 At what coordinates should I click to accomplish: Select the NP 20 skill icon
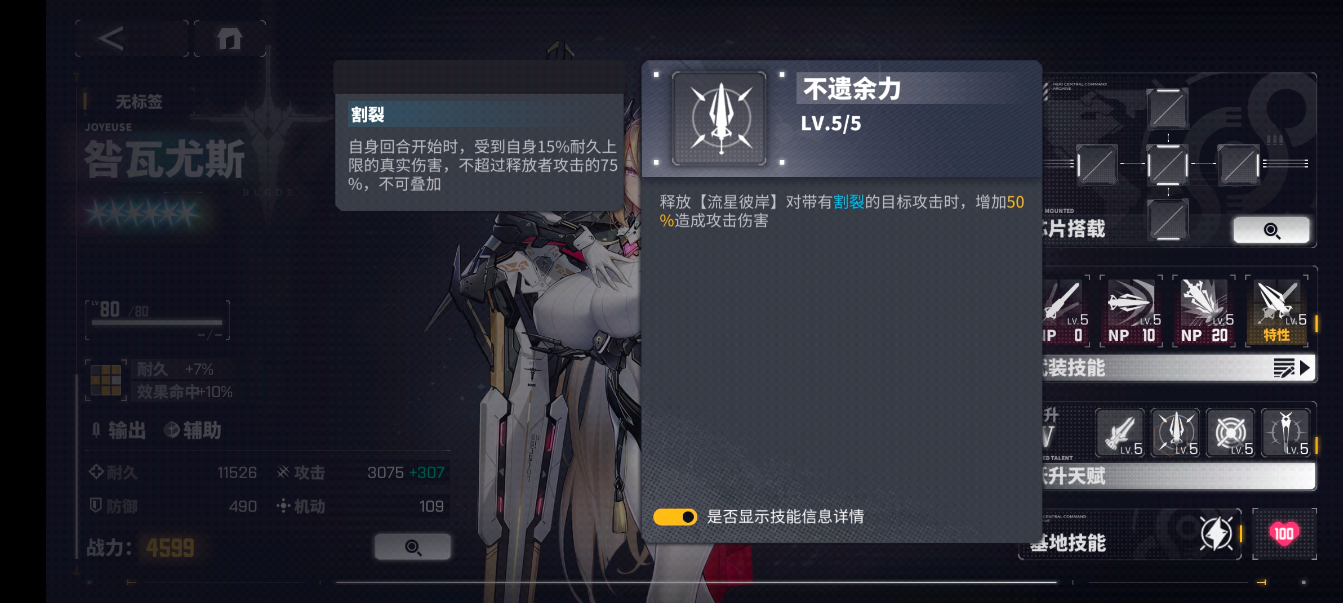coord(1204,311)
